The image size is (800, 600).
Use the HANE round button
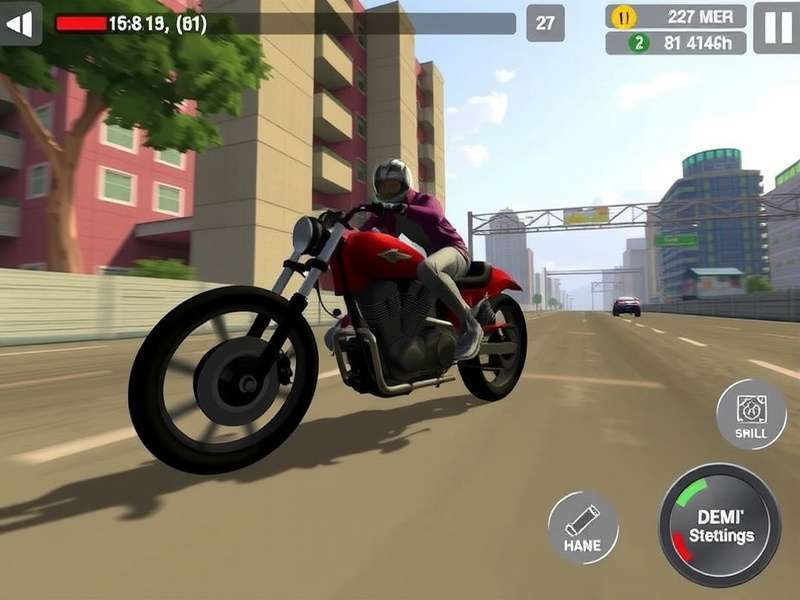pos(583,527)
